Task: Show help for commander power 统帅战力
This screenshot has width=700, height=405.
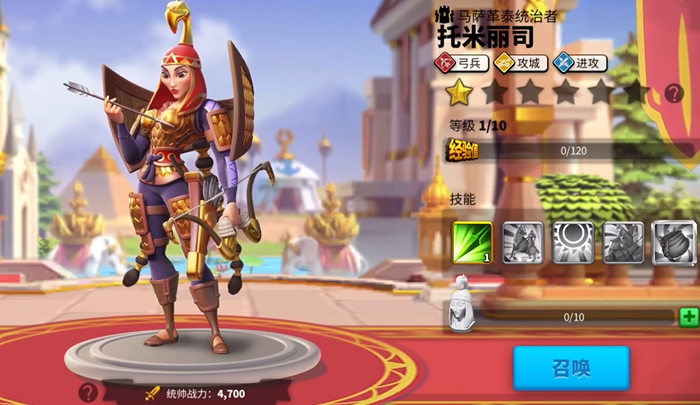Action: click(x=89, y=392)
